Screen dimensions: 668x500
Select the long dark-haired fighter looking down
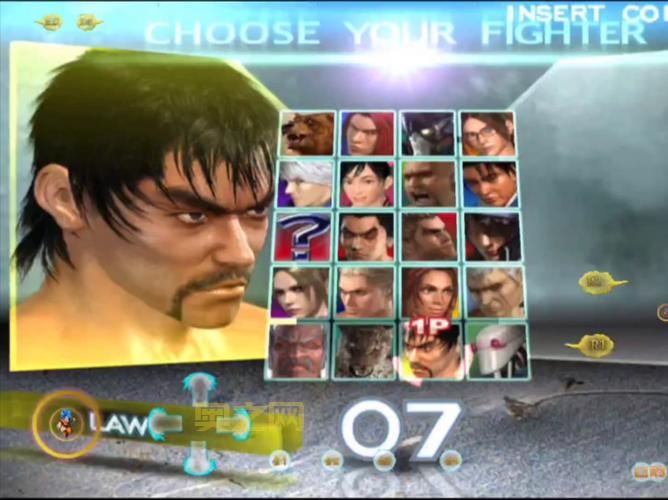[x=492, y=236]
